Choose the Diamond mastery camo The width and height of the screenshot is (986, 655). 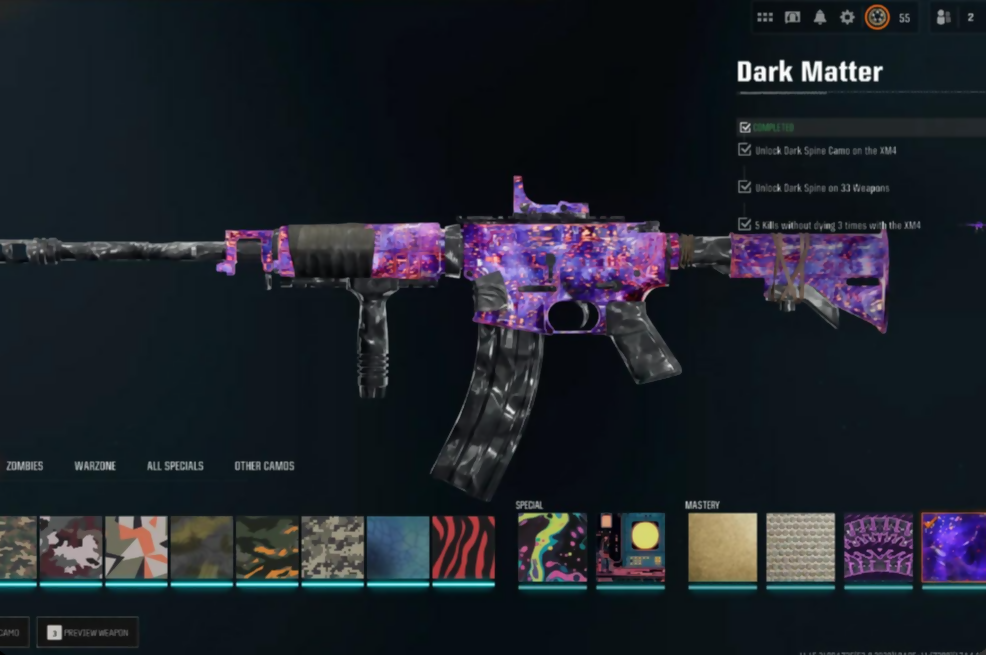(800, 547)
